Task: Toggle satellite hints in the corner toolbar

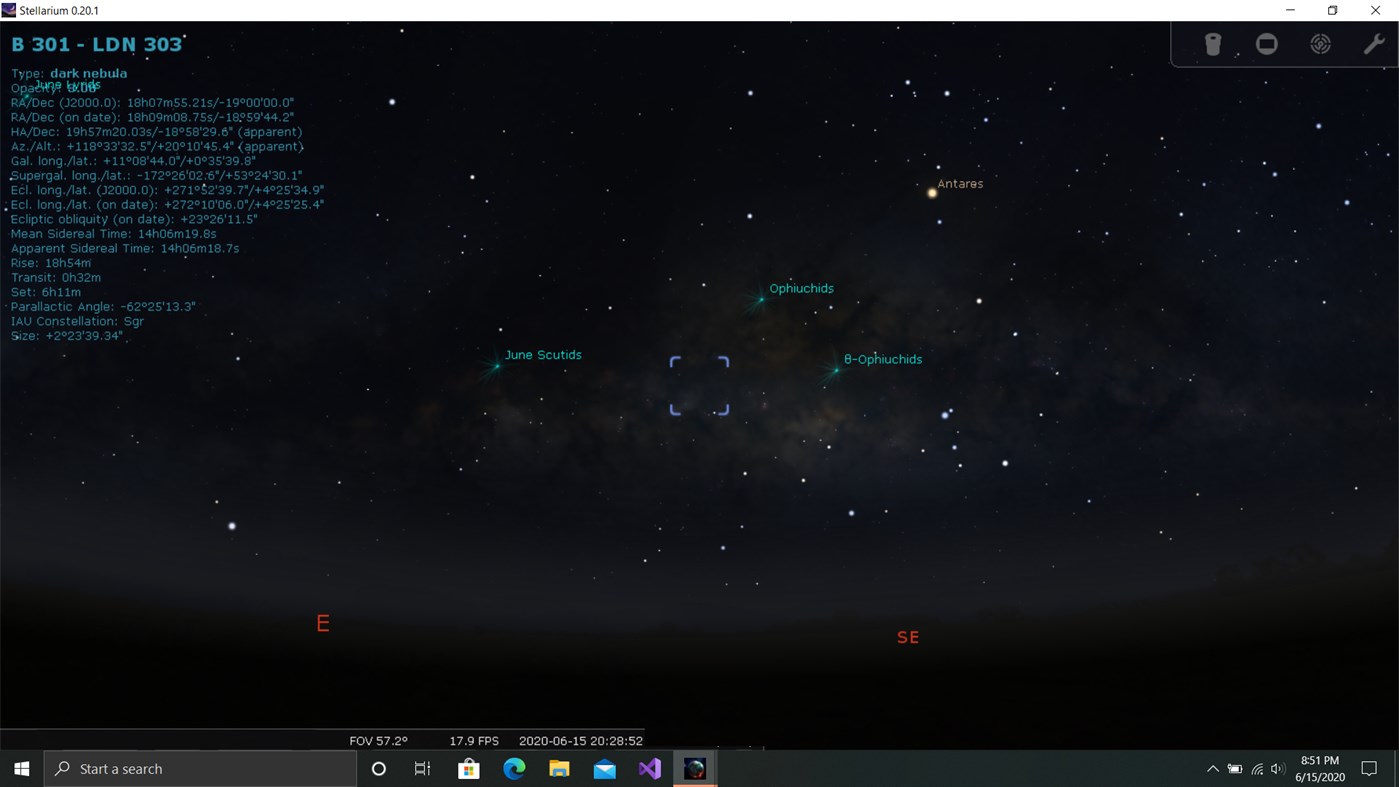Action: [x=1213, y=44]
